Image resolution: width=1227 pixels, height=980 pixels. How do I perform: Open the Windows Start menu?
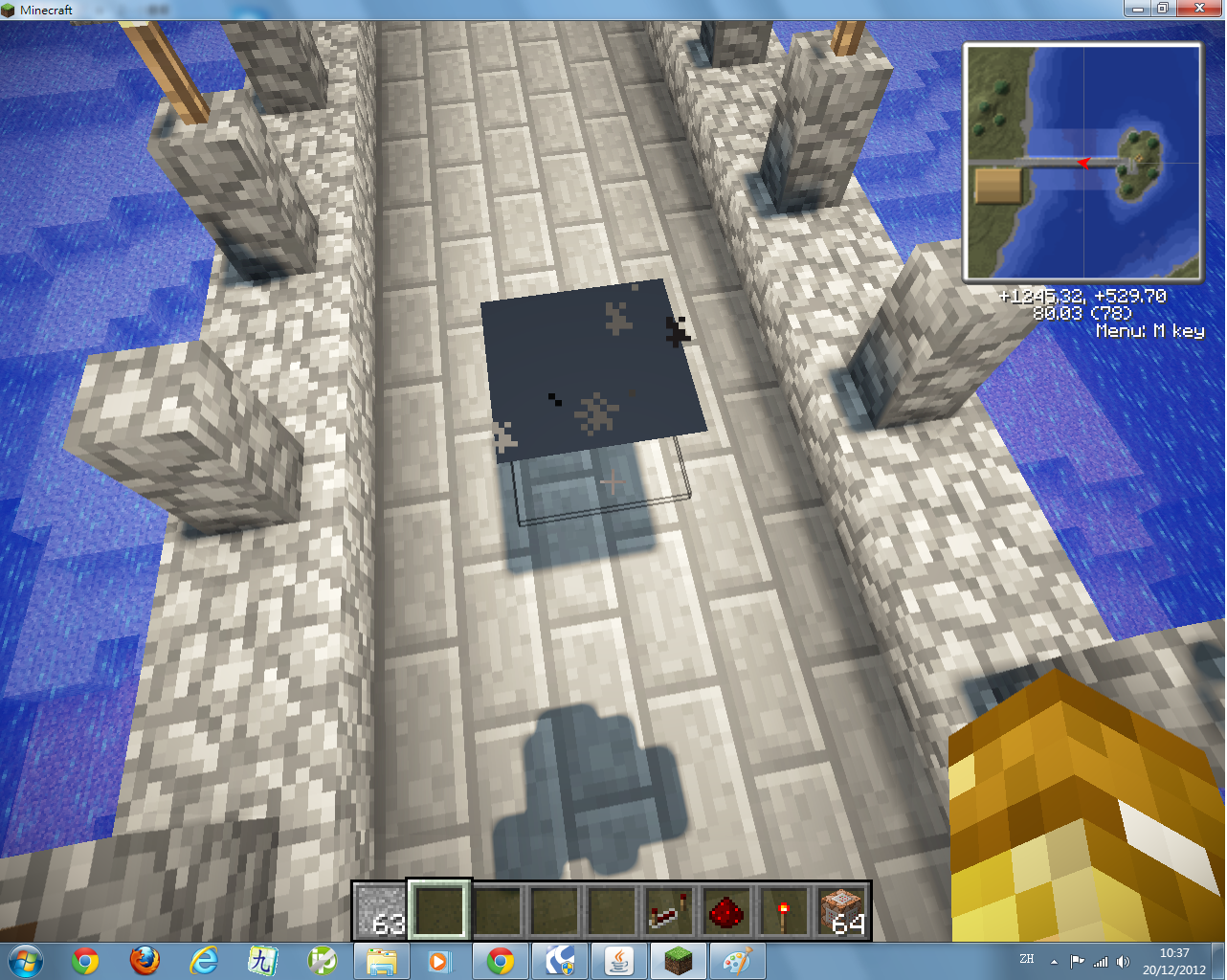pyautogui.click(x=26, y=960)
